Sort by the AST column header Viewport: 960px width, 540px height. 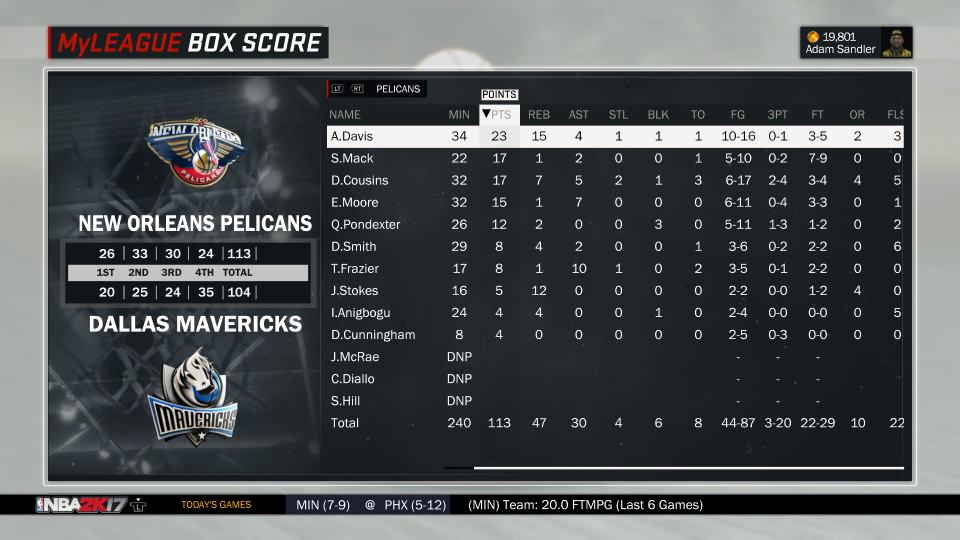[579, 114]
